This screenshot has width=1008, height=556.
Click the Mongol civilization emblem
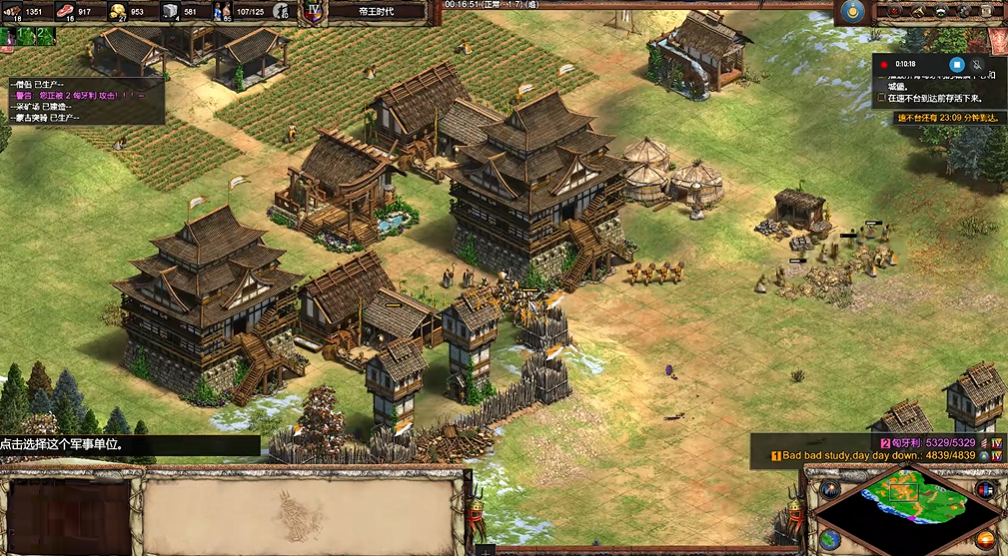point(852,11)
